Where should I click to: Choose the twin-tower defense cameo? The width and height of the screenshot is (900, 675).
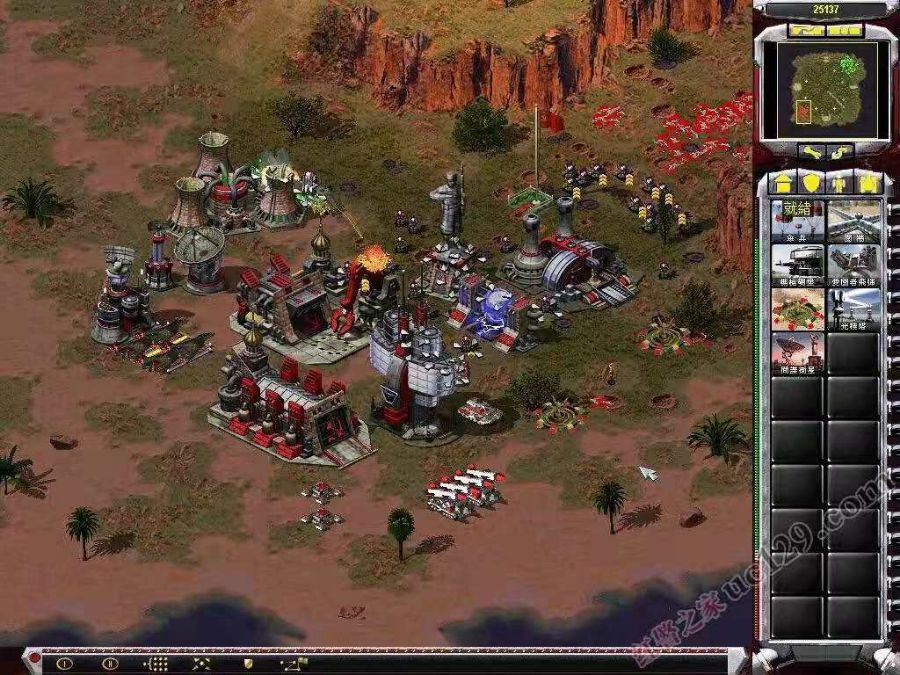point(854,309)
